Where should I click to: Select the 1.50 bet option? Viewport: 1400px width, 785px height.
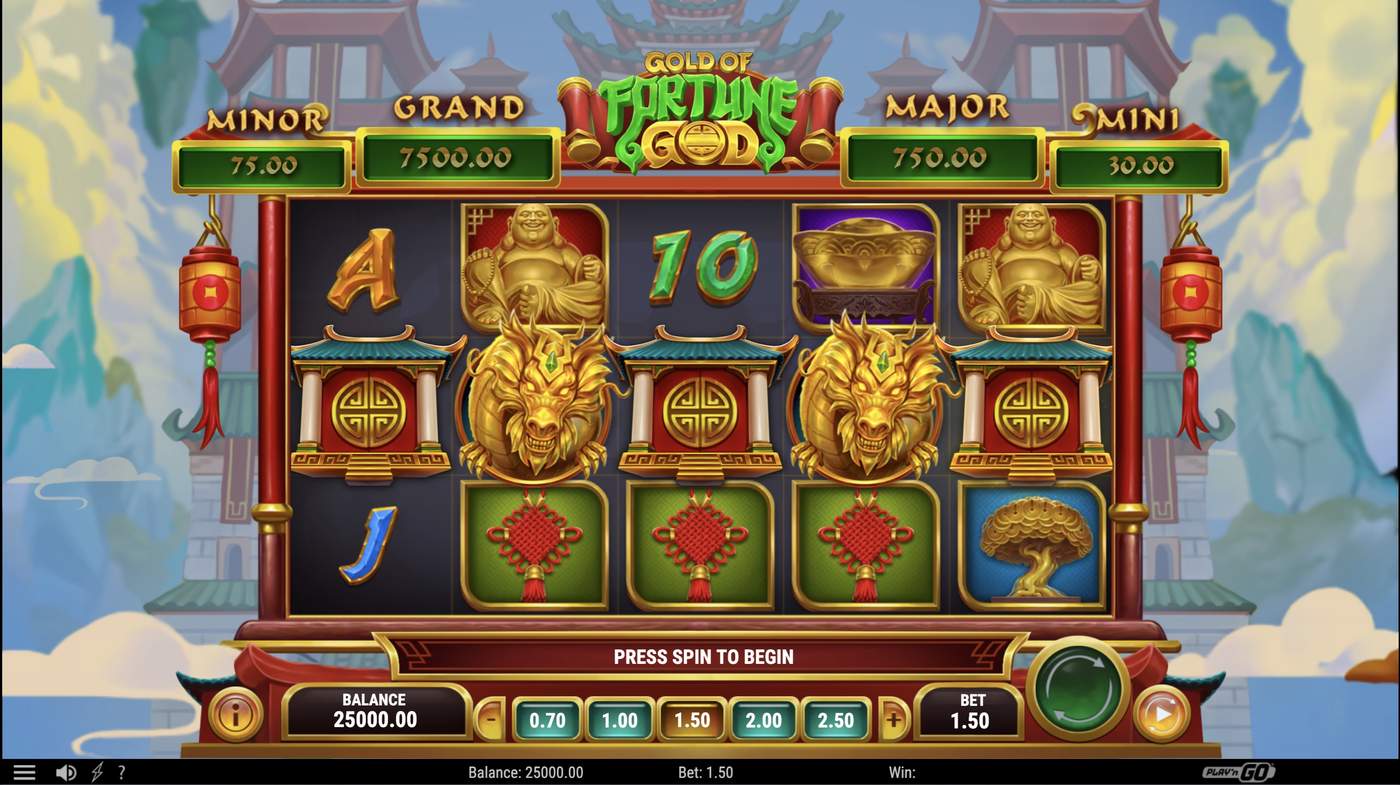tap(692, 719)
